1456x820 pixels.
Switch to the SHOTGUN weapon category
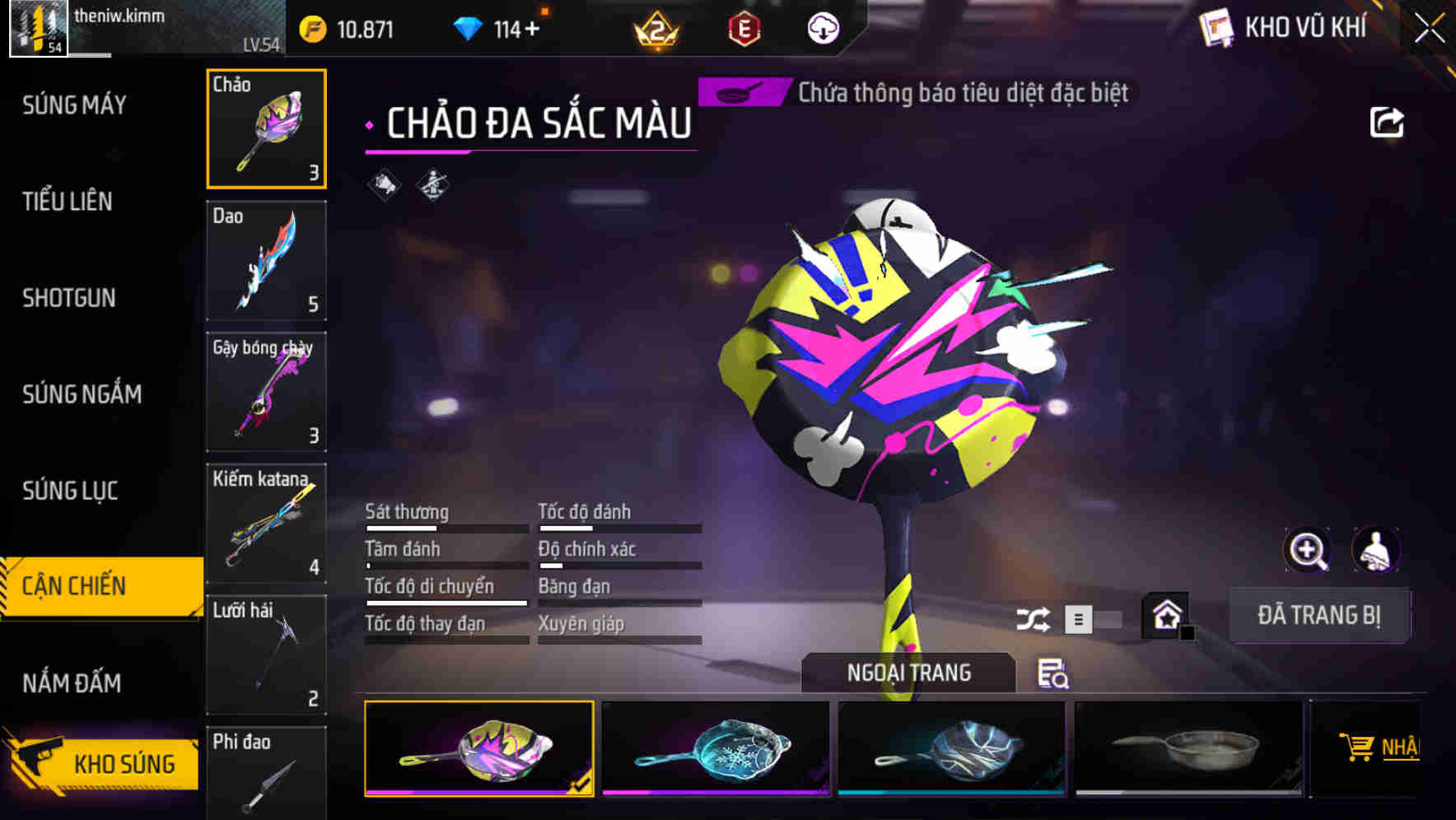(x=69, y=298)
